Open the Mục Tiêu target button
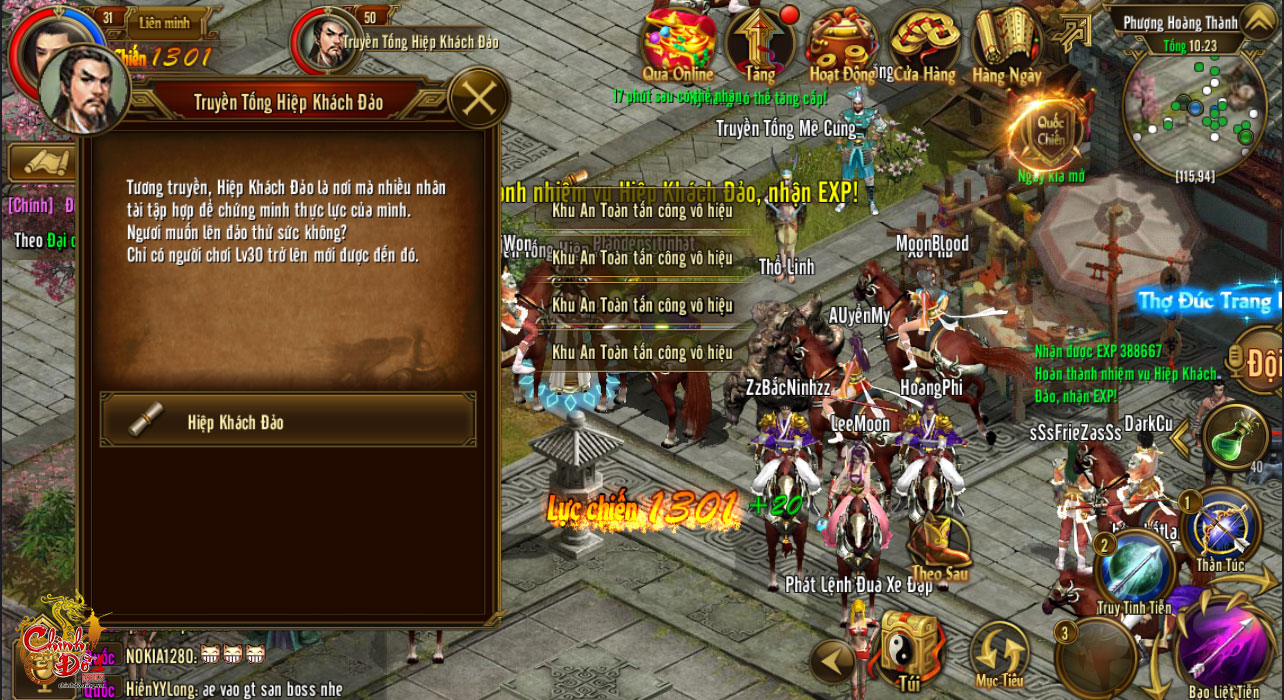This screenshot has height=700, width=1284. click(999, 653)
